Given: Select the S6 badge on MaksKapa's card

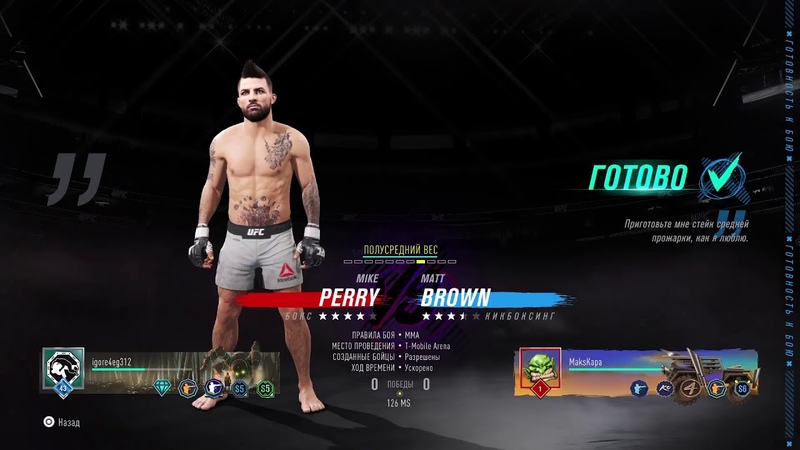Looking at the screenshot, I should [742, 388].
